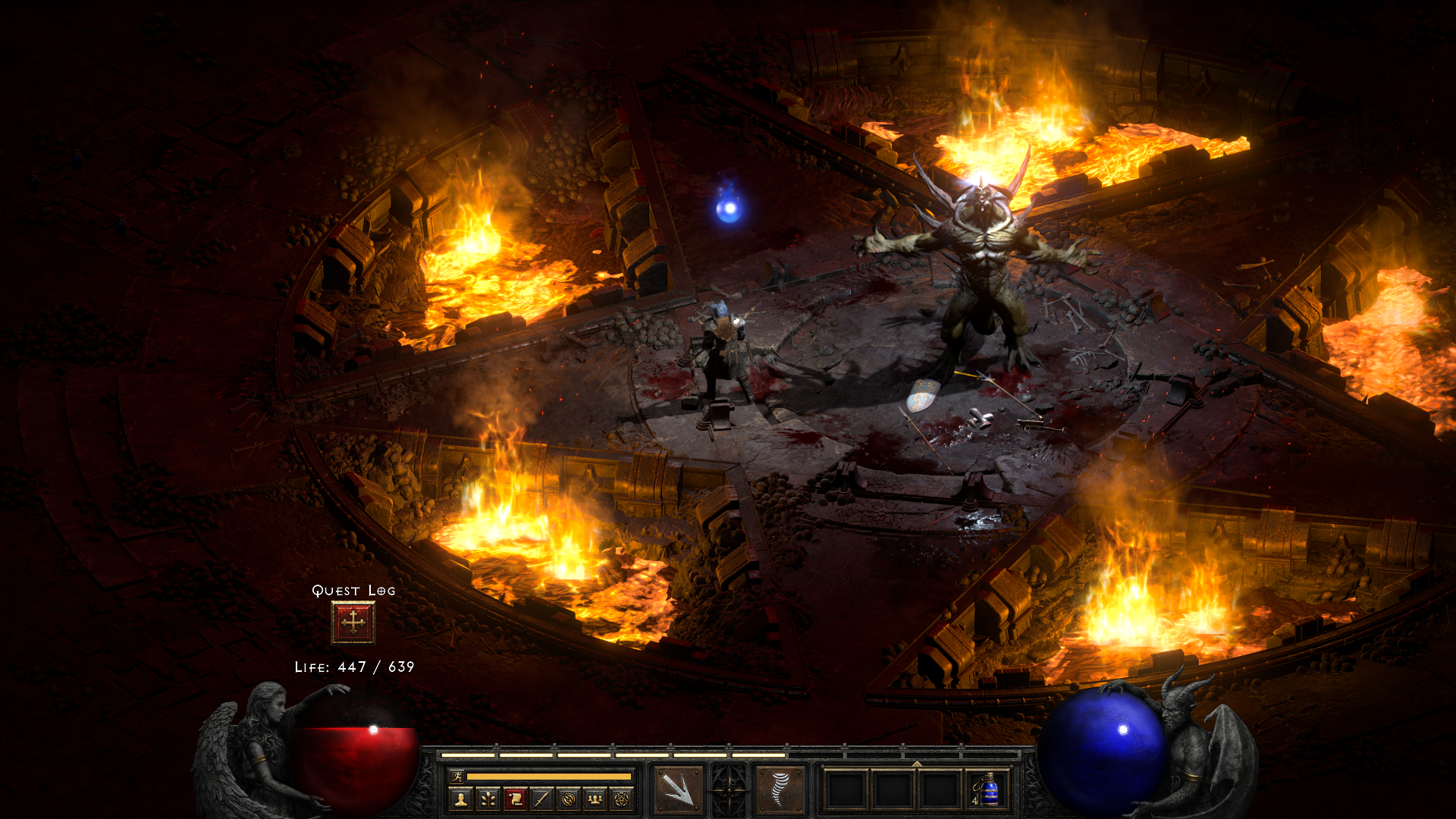The width and height of the screenshot is (1456, 819).
Task: Use the blue mana potion in belt
Action: point(987,790)
